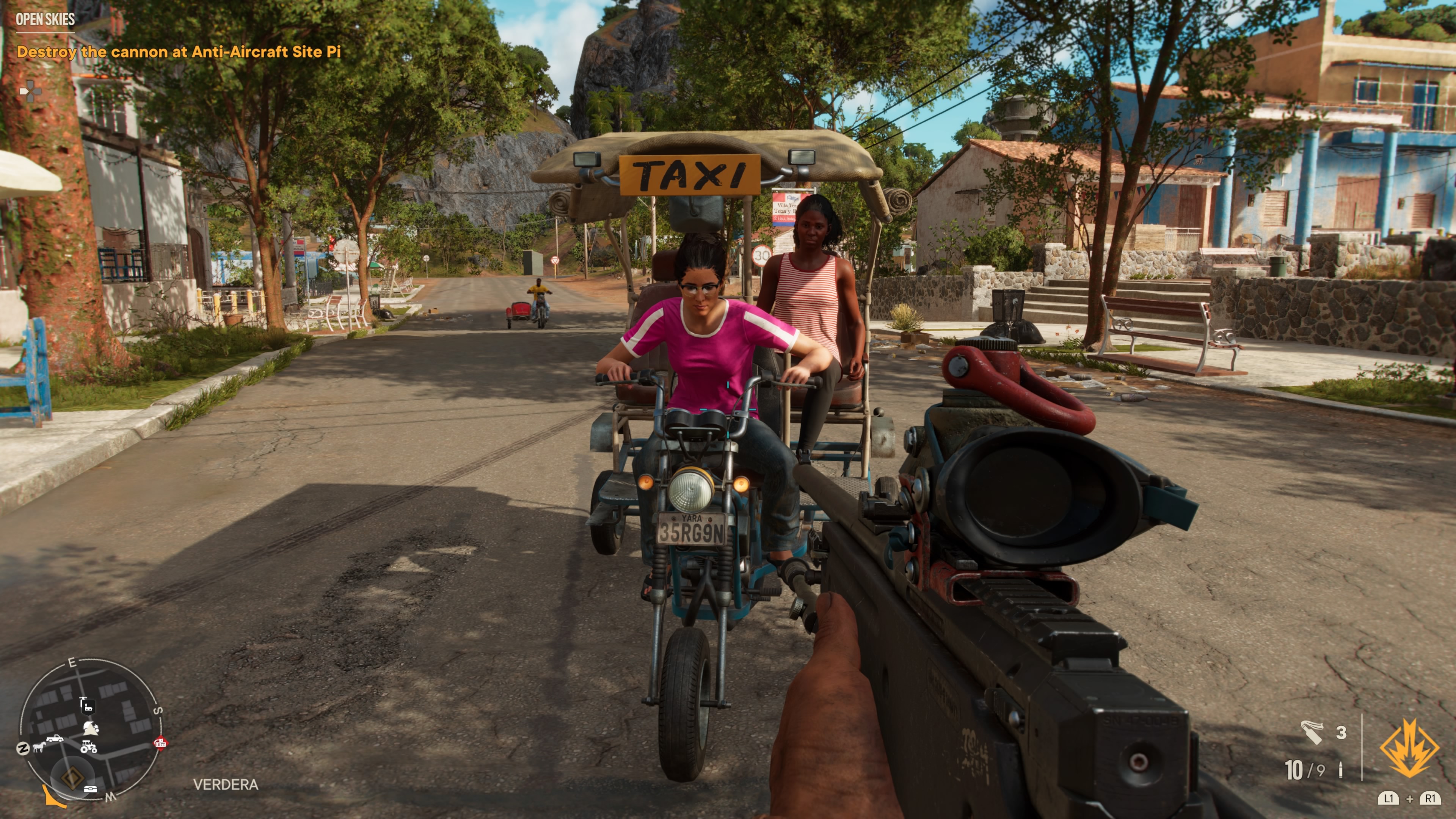
Task: Activate the orange Supremo ability icon
Action: 1409,749
